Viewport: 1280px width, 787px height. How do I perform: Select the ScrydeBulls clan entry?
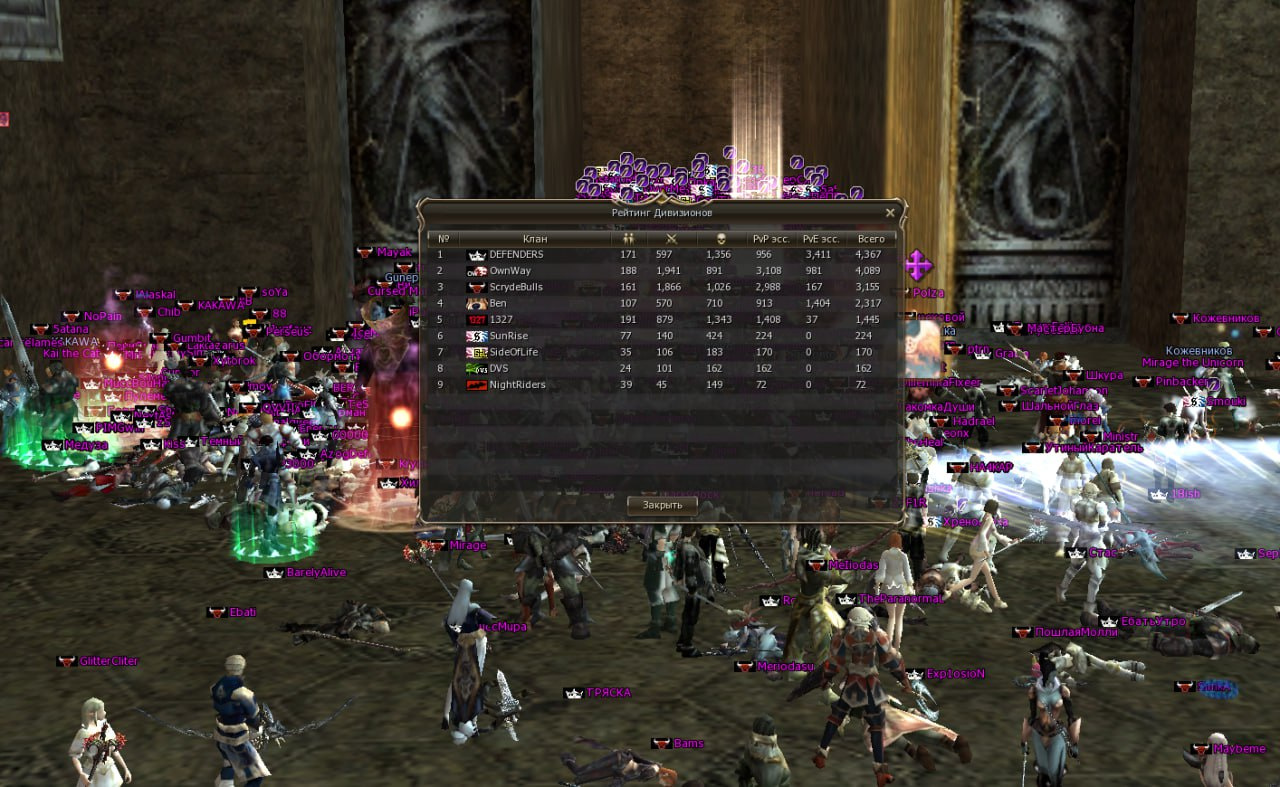point(516,287)
